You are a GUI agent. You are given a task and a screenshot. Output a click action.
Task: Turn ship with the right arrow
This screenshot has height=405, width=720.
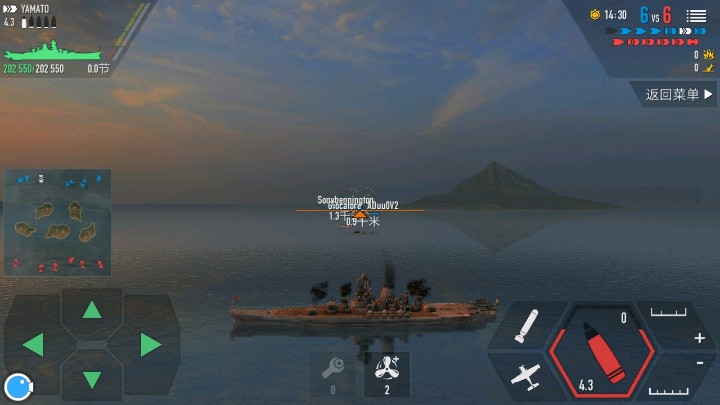pyautogui.click(x=151, y=345)
